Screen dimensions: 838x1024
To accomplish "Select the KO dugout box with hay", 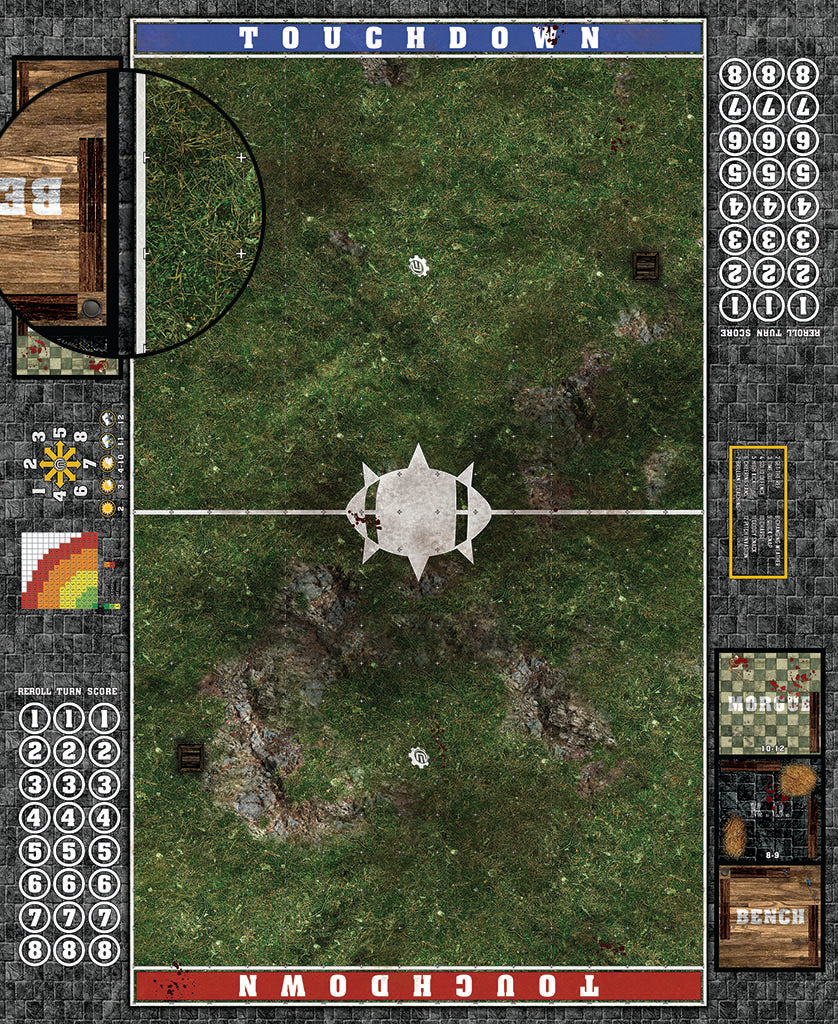I will tap(768, 810).
